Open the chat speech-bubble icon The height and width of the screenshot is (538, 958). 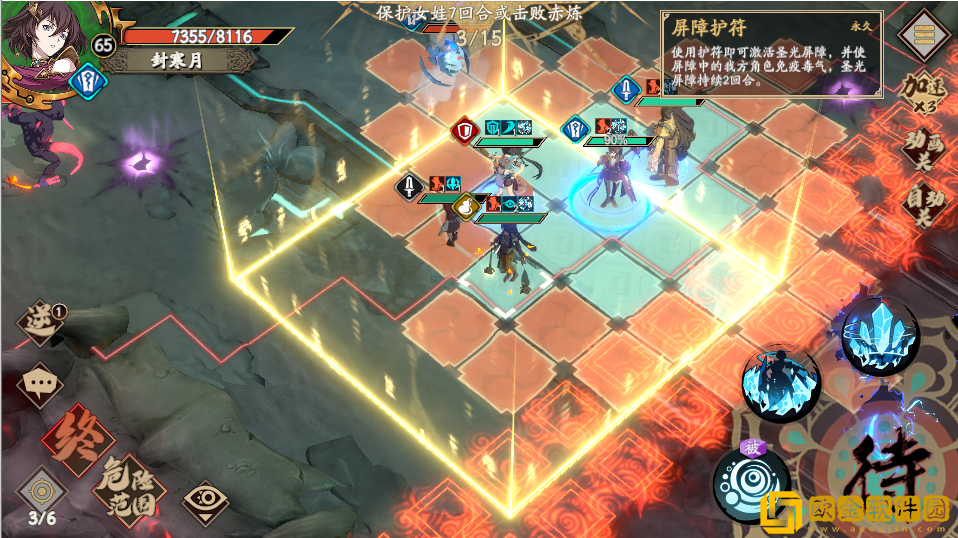click(40, 382)
